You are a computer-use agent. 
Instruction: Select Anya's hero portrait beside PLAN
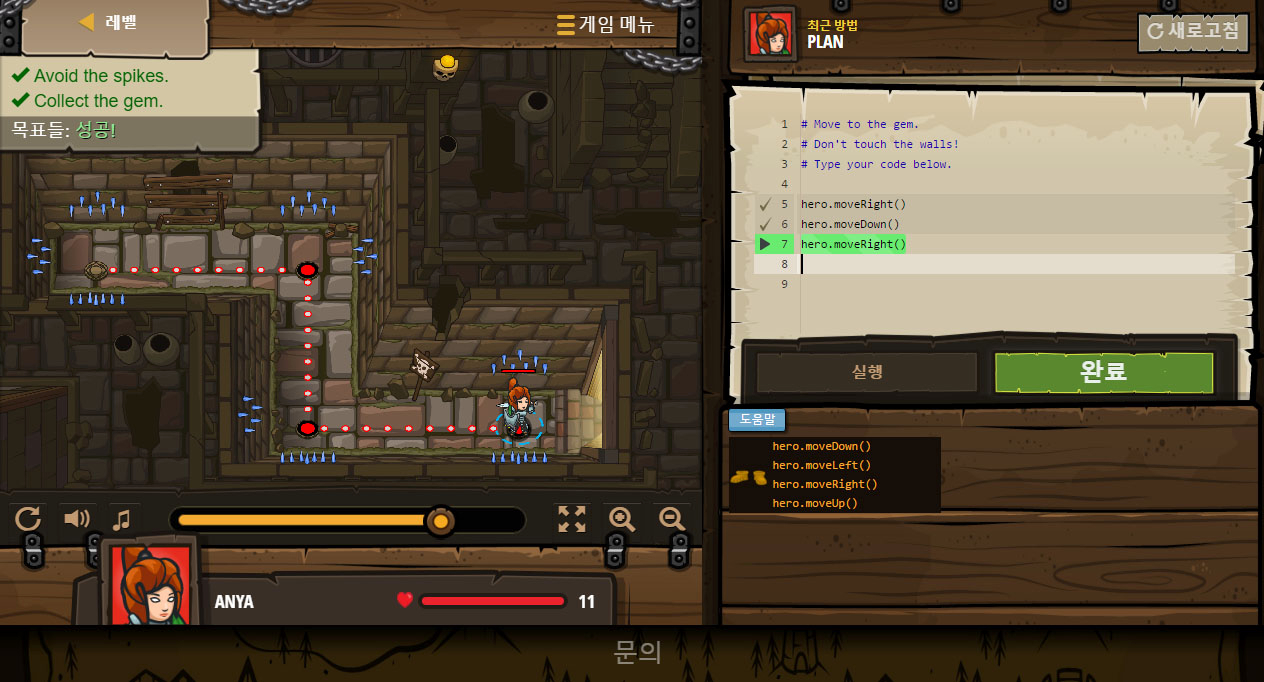tap(770, 33)
